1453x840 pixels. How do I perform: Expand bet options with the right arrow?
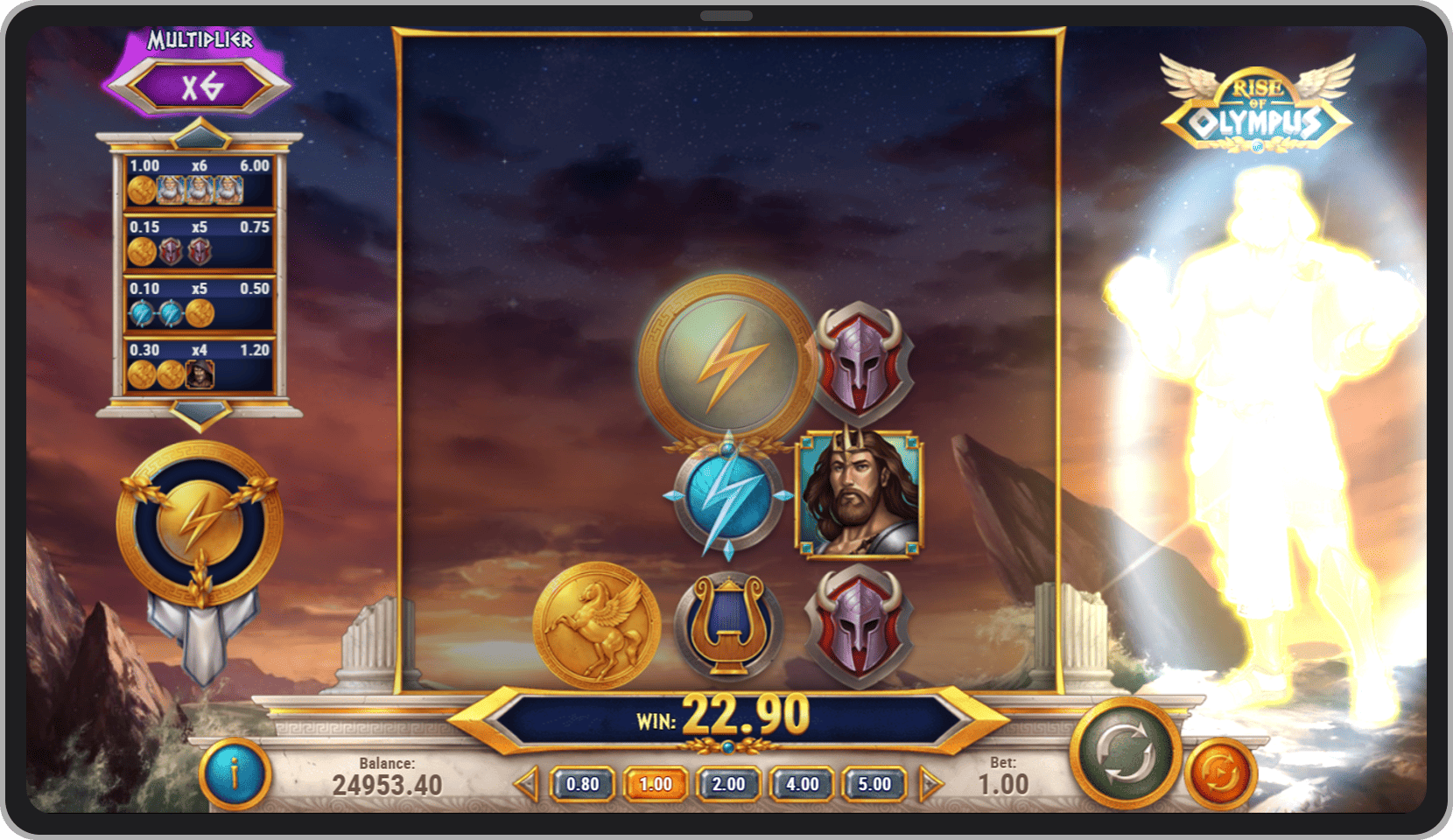pyautogui.click(x=928, y=785)
